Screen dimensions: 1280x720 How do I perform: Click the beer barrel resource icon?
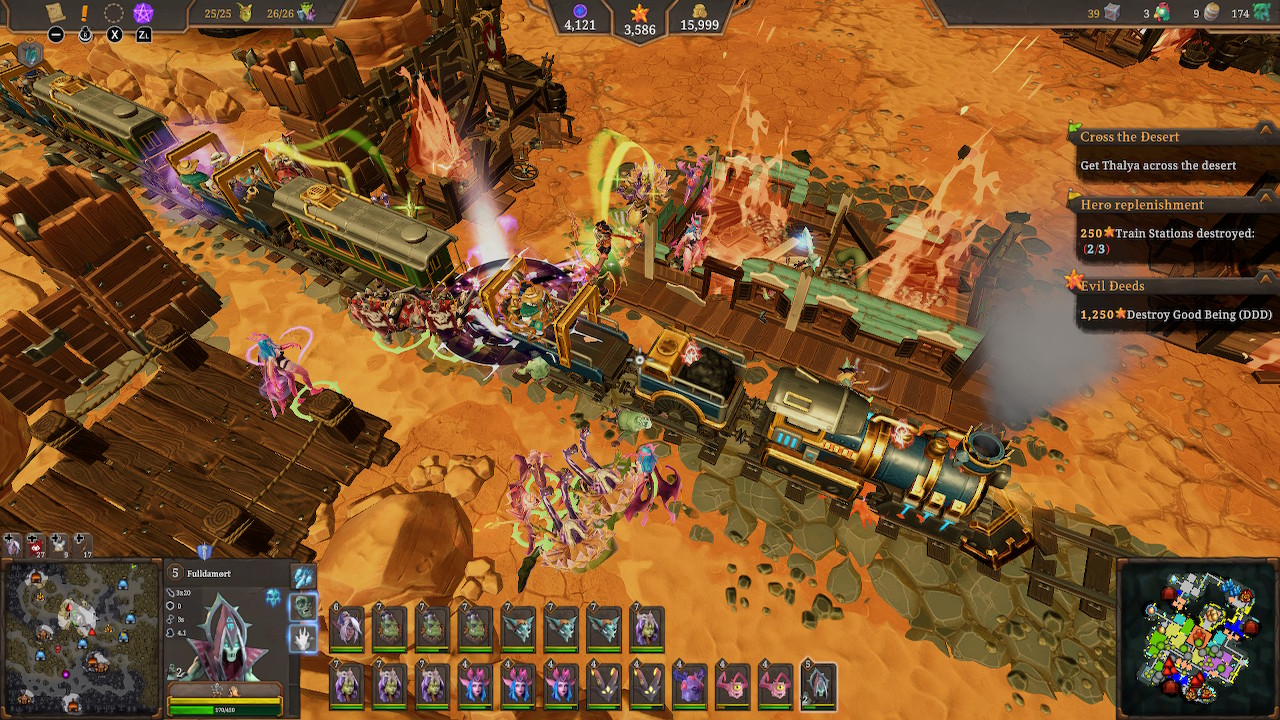(1210, 12)
